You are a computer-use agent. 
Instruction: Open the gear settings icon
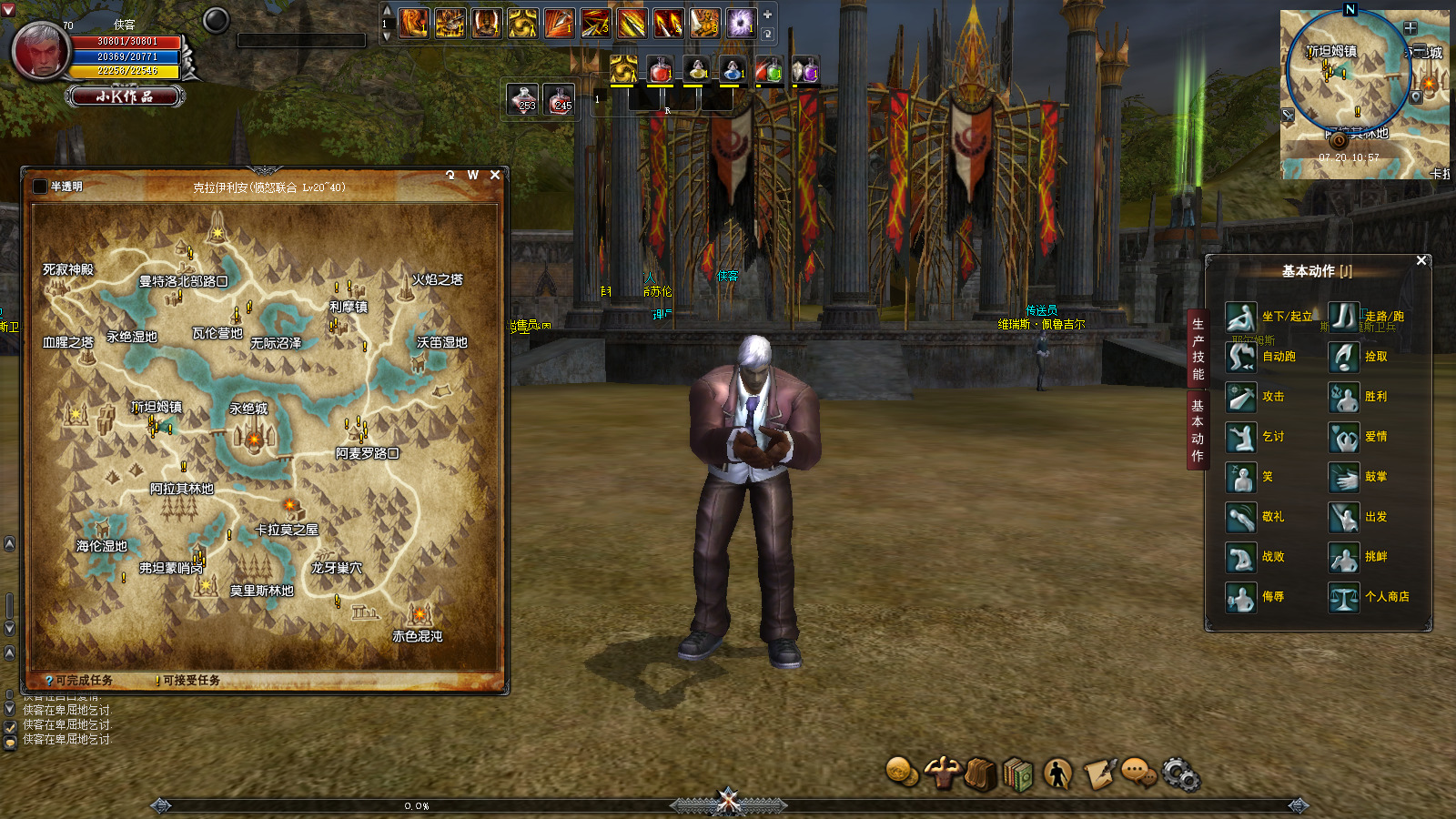(1180, 774)
